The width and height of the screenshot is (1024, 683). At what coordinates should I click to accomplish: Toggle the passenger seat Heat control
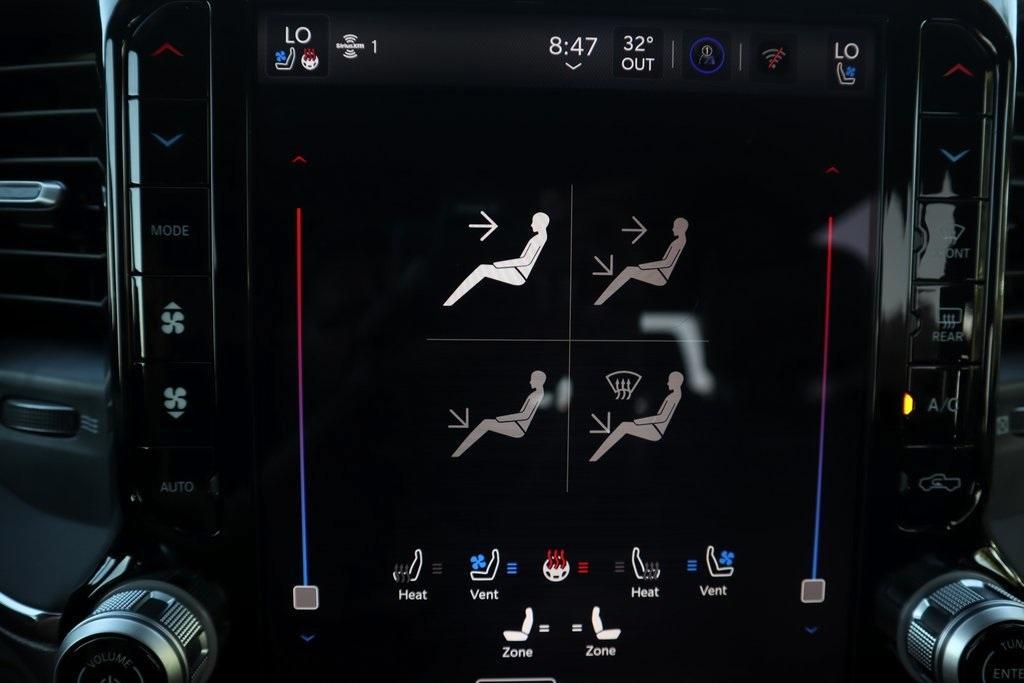(x=645, y=573)
